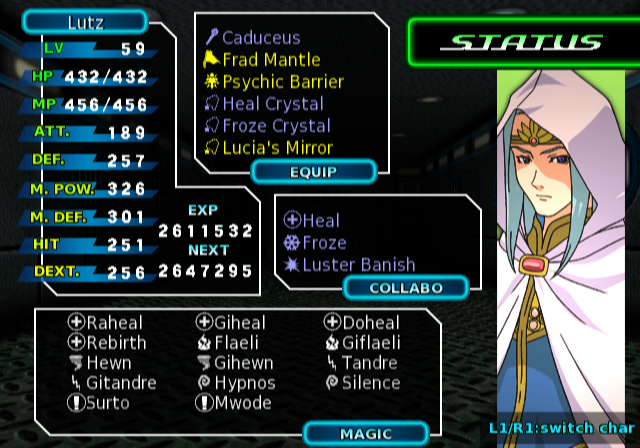Open the EQUIP section label

tap(313, 171)
